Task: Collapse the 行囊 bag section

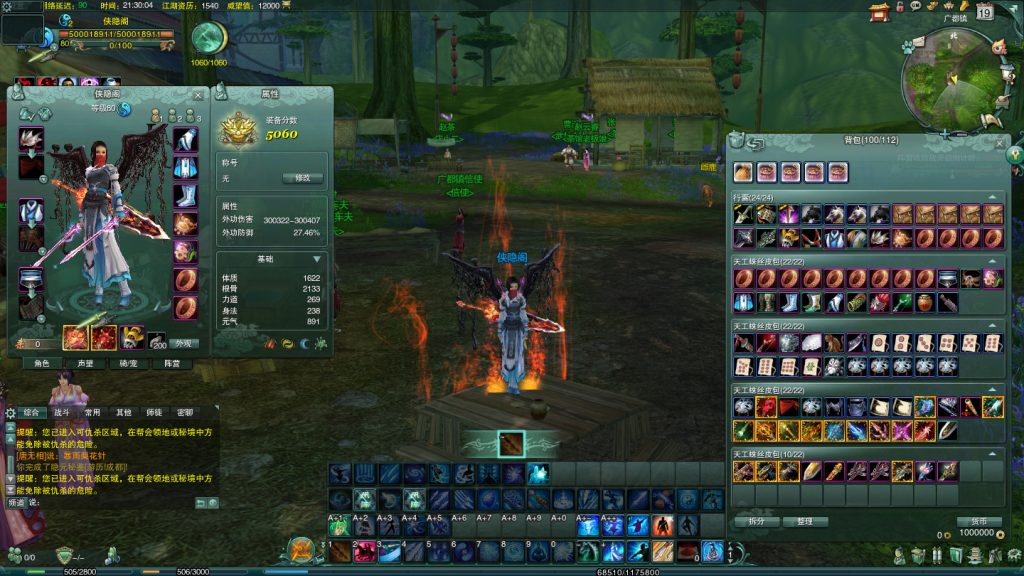Action: click(992, 198)
